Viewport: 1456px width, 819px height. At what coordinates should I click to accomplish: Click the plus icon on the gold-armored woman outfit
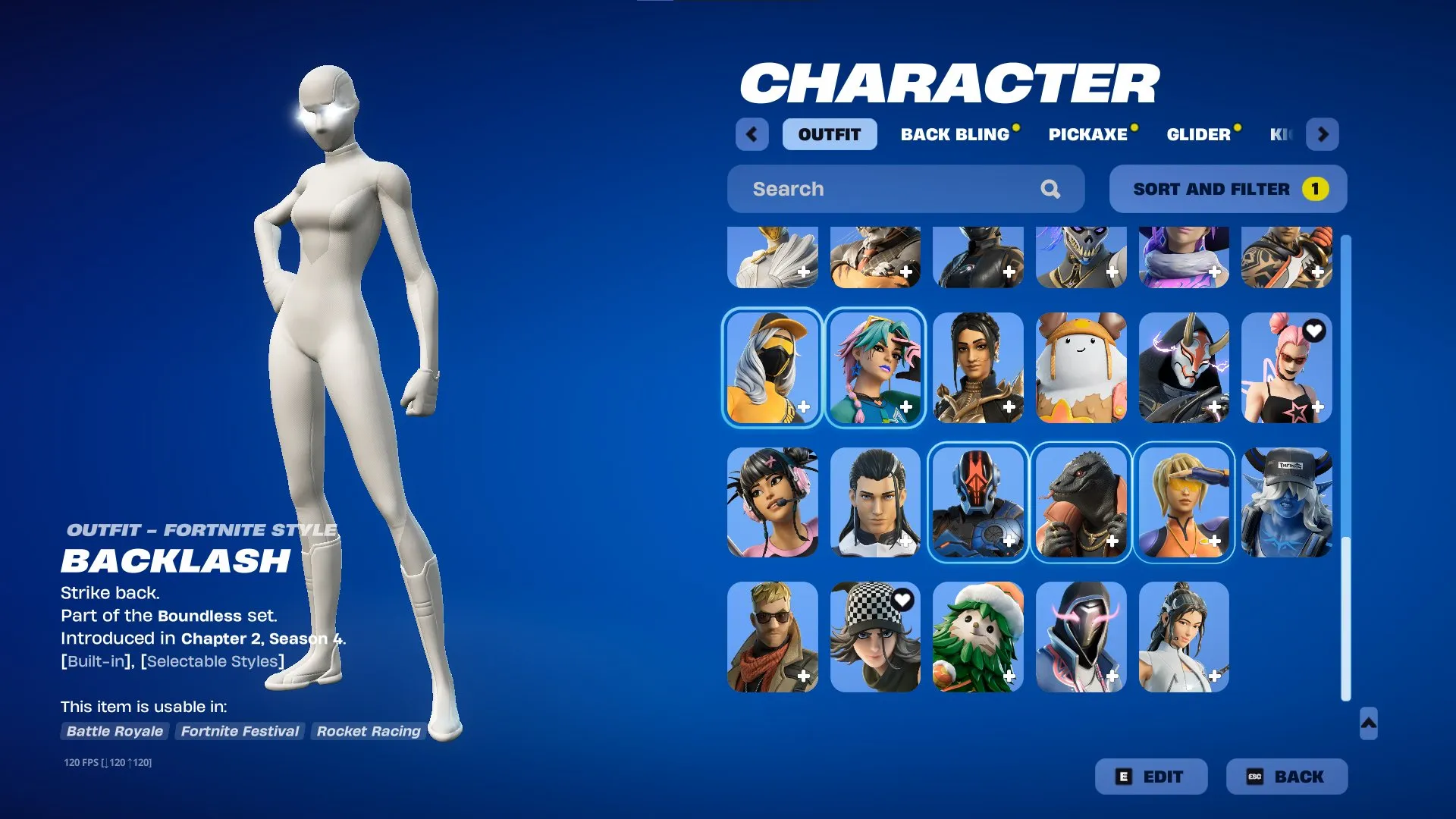1009,408
